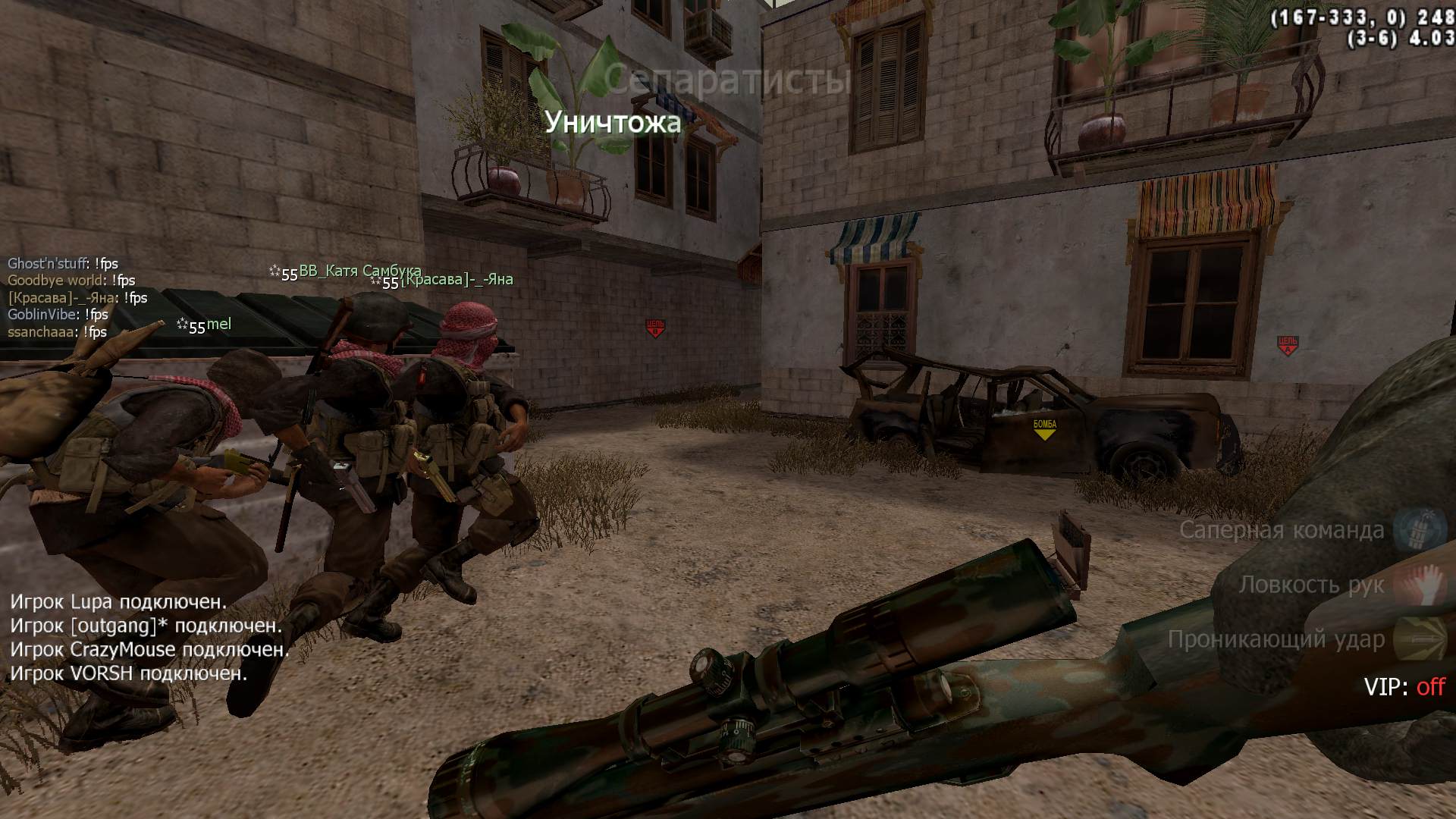Click the player name tag 'mel'
This screenshot has width=1456, height=819.
click(219, 325)
